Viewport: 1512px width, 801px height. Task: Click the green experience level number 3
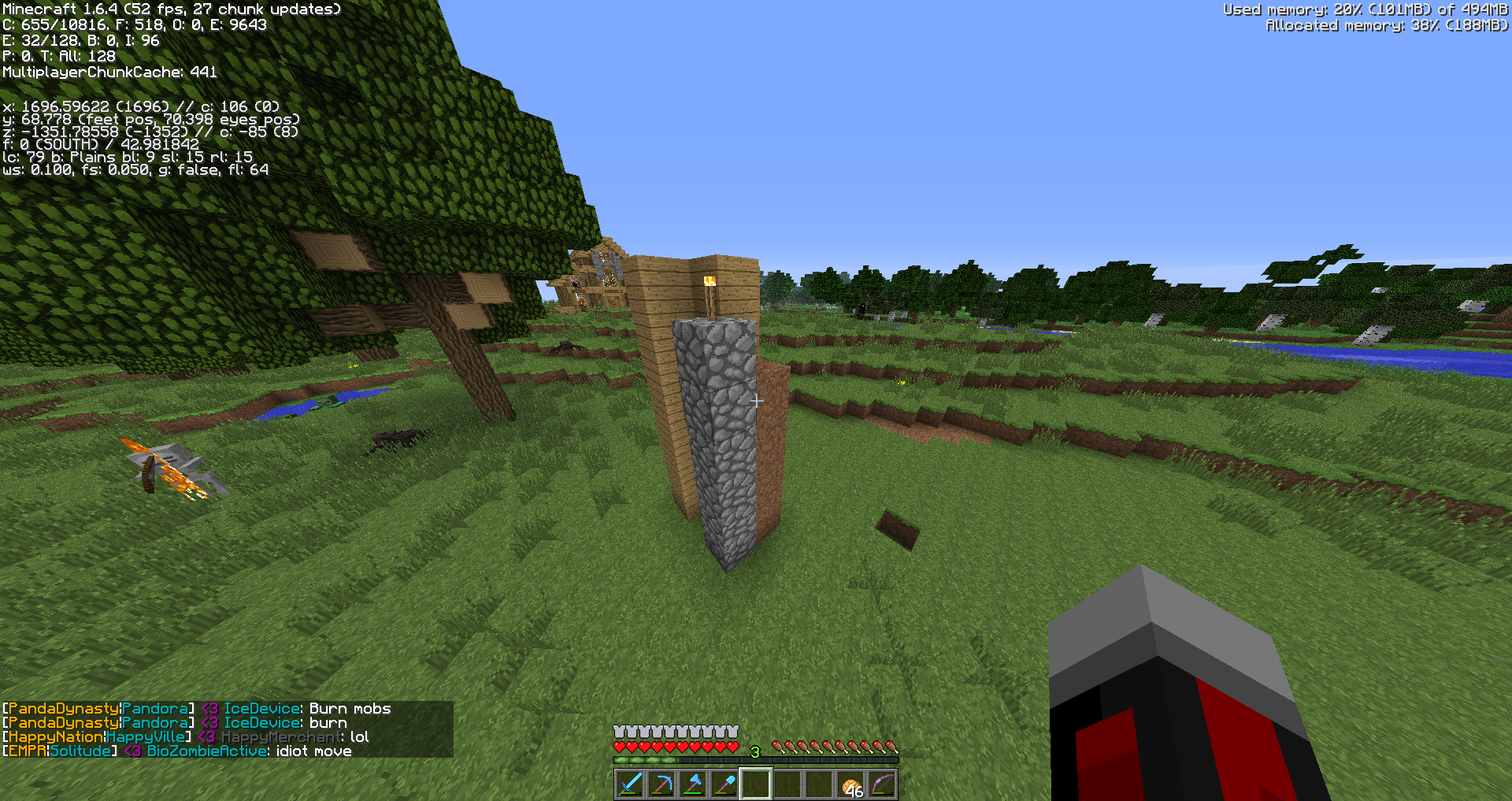coord(754,752)
